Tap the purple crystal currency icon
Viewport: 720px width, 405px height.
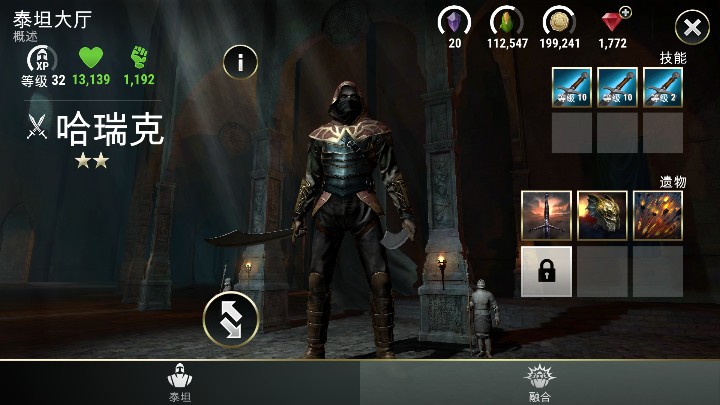point(455,21)
